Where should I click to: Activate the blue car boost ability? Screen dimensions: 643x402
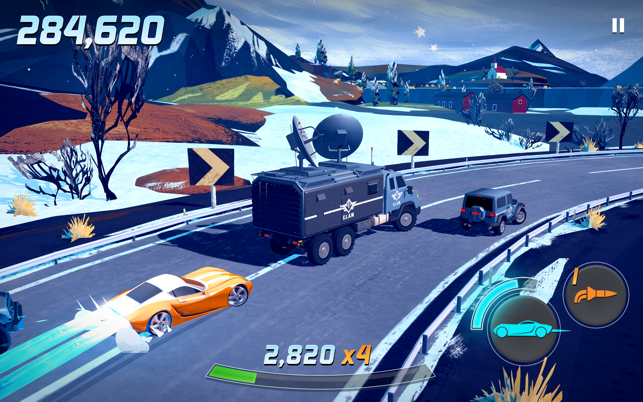point(523,331)
